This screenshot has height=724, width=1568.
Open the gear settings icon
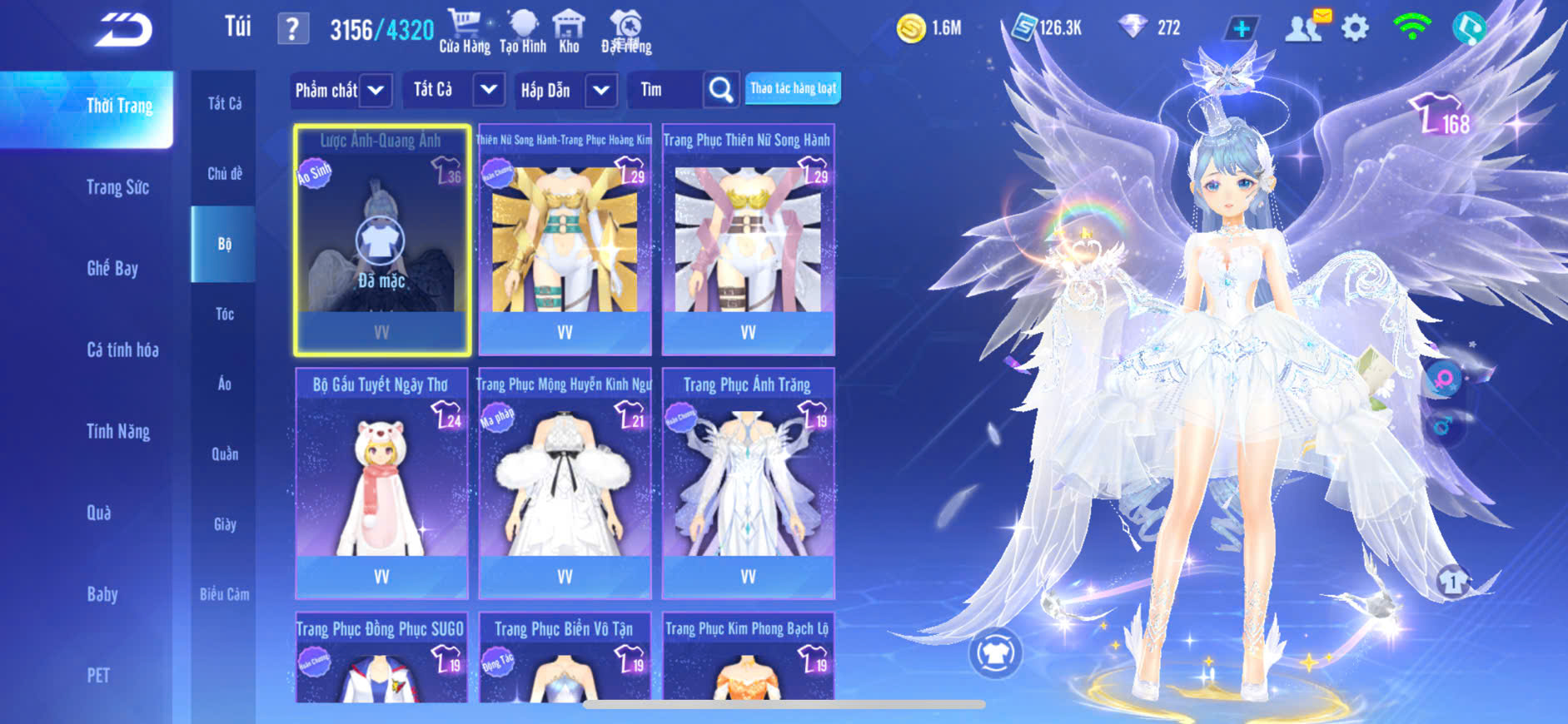[x=1355, y=28]
